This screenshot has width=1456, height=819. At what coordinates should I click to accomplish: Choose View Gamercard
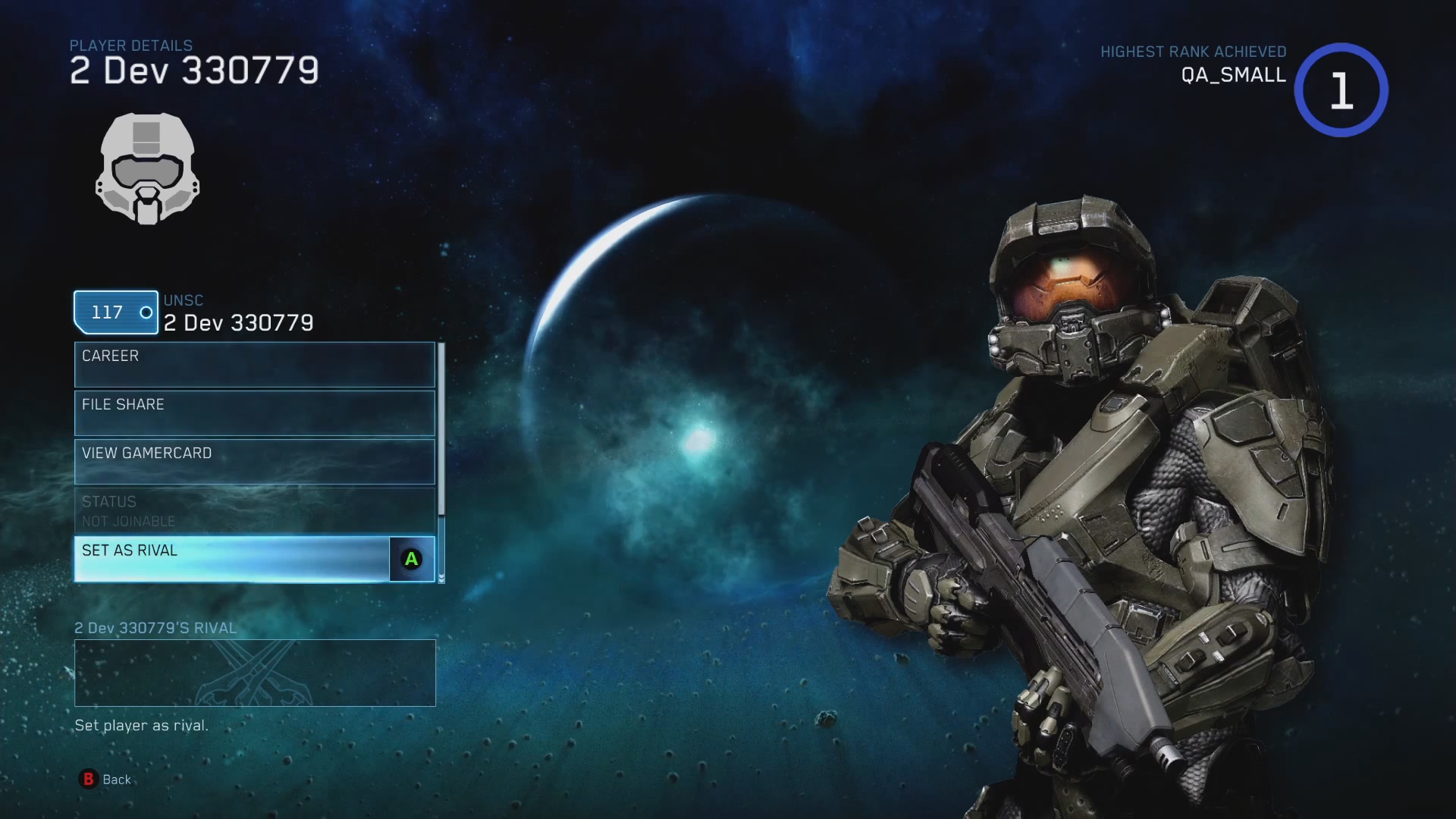254,462
